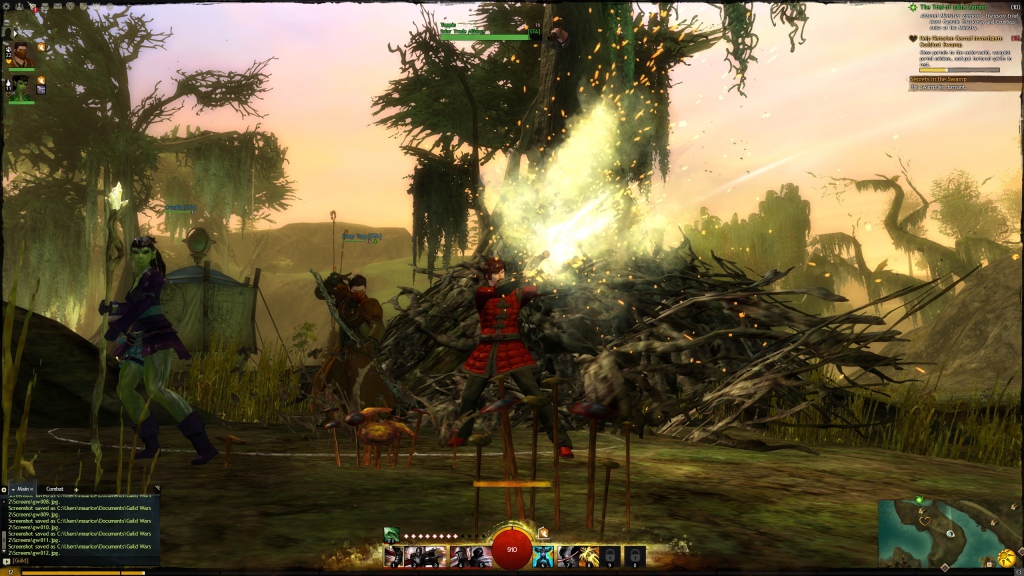1024x576 pixels.
Task: Activate the skill in slot seven
Action: click(x=567, y=556)
